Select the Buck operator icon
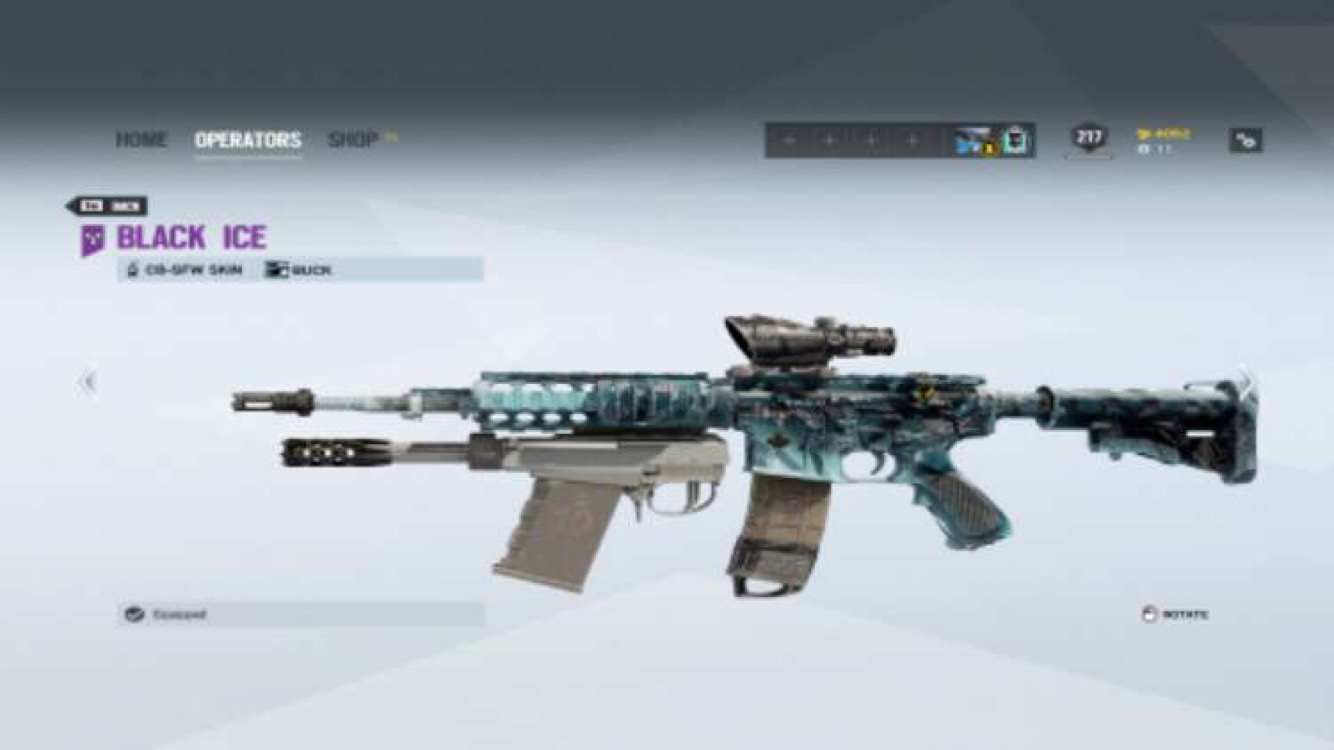This screenshot has width=1334, height=750. pyautogui.click(x=278, y=268)
